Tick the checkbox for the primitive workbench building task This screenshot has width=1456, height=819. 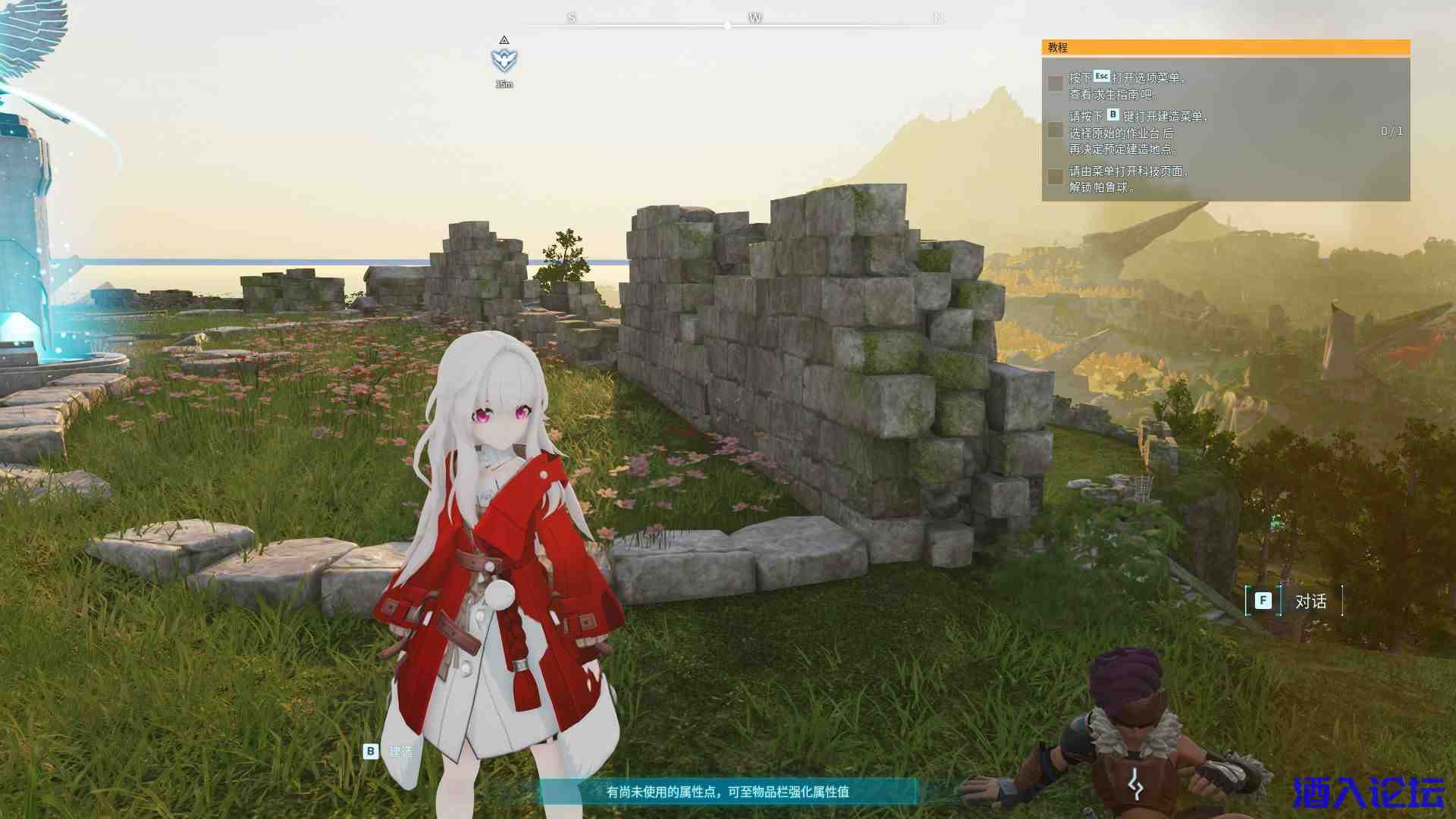point(1055,130)
